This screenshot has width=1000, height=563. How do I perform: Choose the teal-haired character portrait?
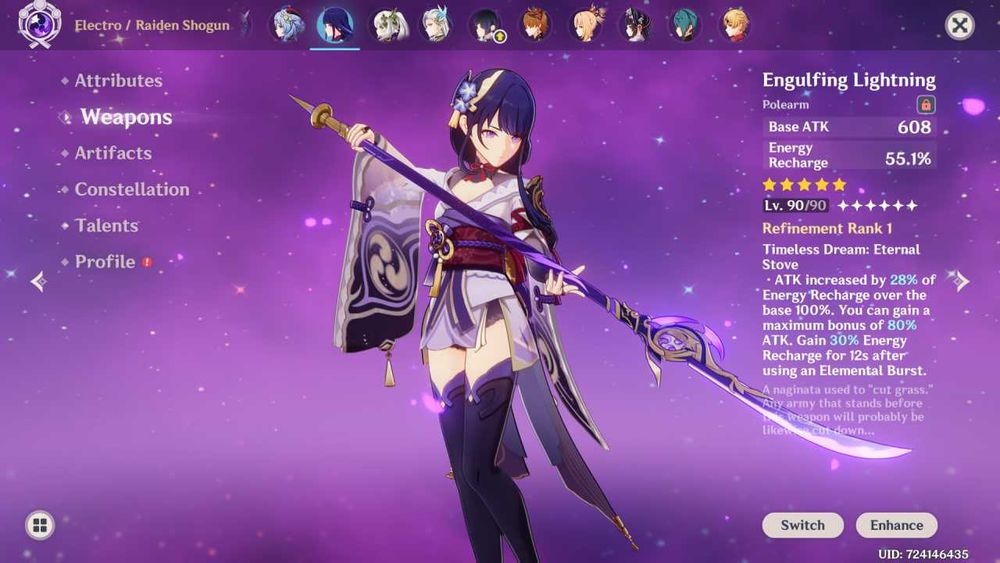click(x=685, y=25)
